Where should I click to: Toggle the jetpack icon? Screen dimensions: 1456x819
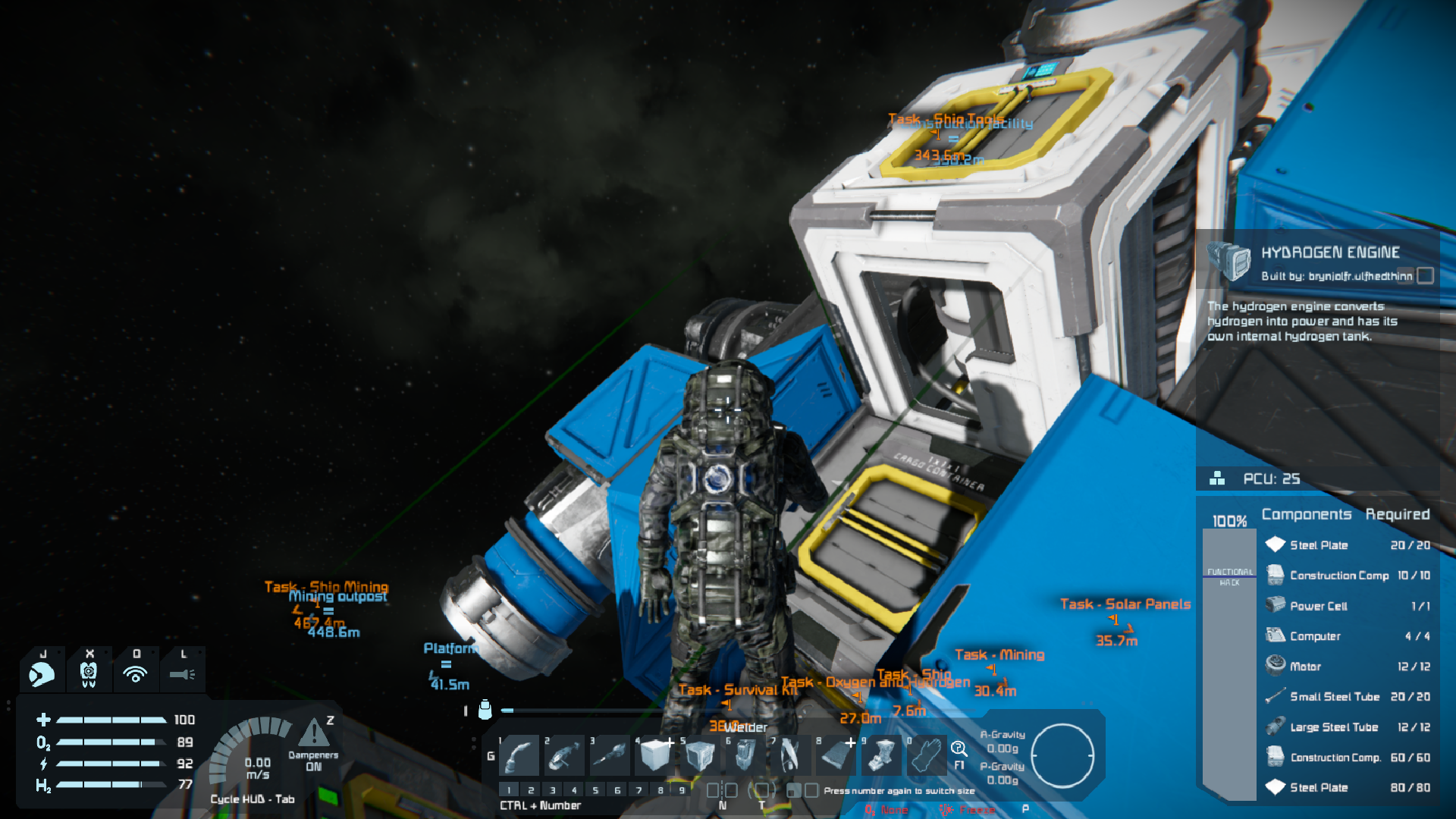point(89,673)
